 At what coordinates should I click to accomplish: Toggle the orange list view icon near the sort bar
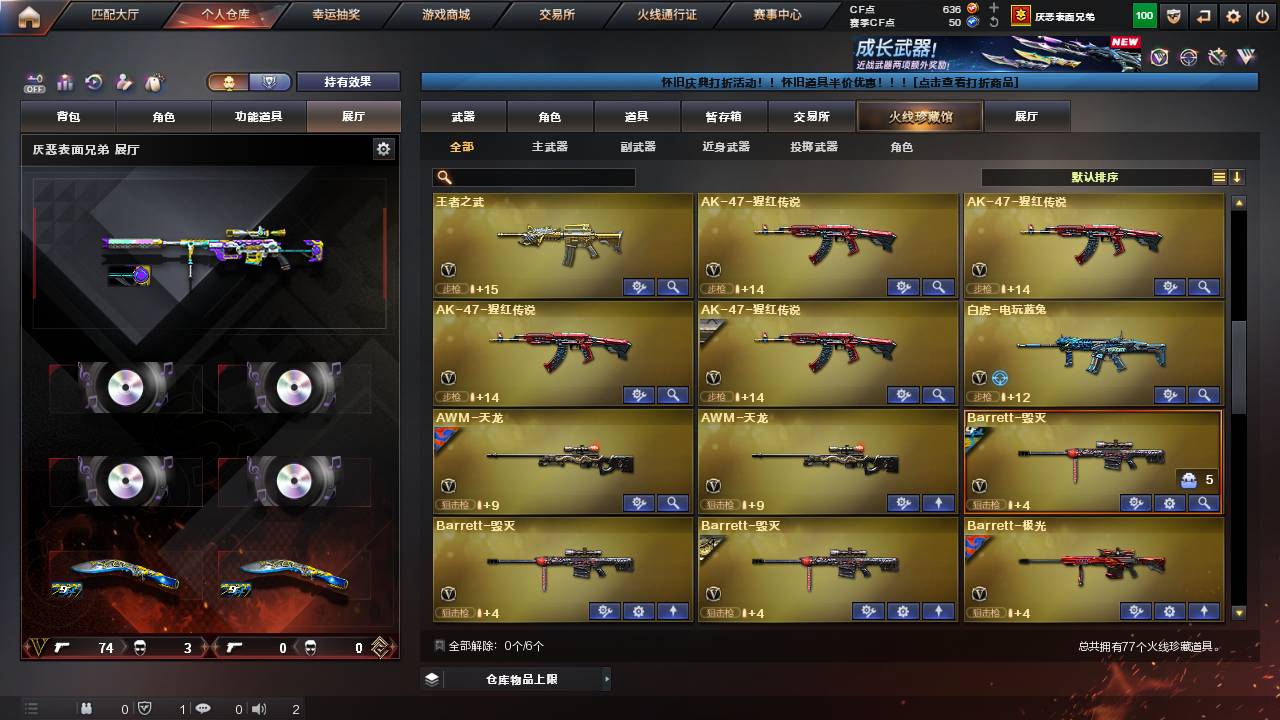coord(1217,176)
